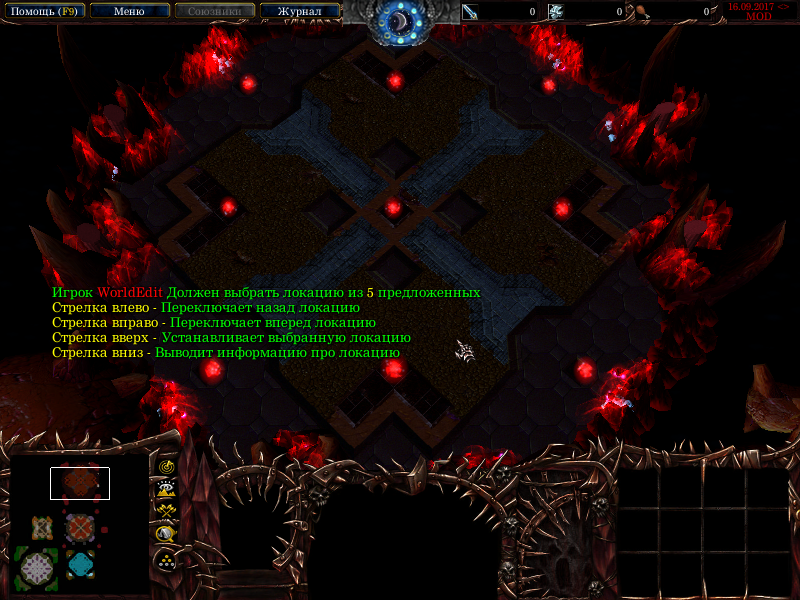
Task: Click inside the white camera rectangle on the minimap
Action: point(80,483)
